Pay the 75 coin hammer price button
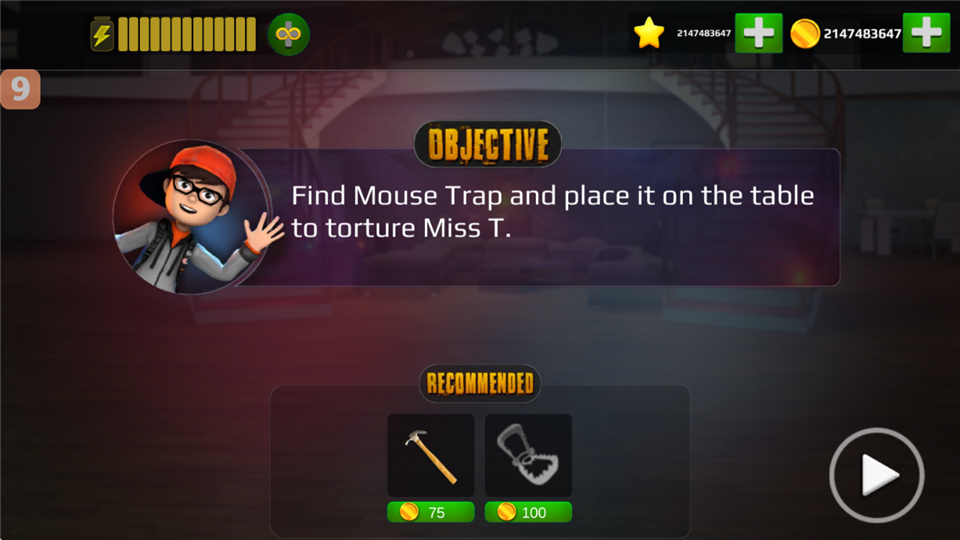The height and width of the screenshot is (540, 960). [431, 512]
